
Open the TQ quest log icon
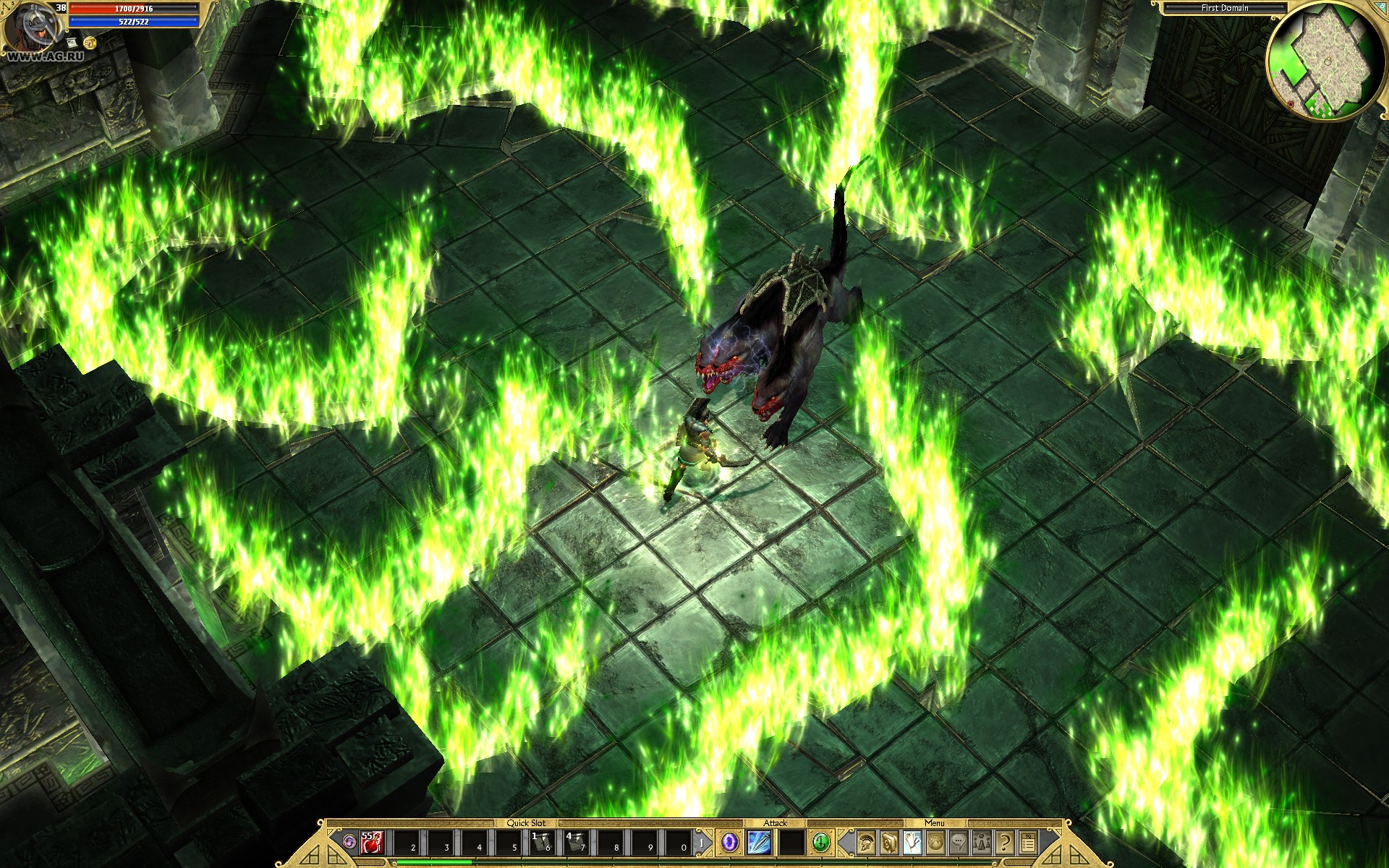click(1029, 844)
